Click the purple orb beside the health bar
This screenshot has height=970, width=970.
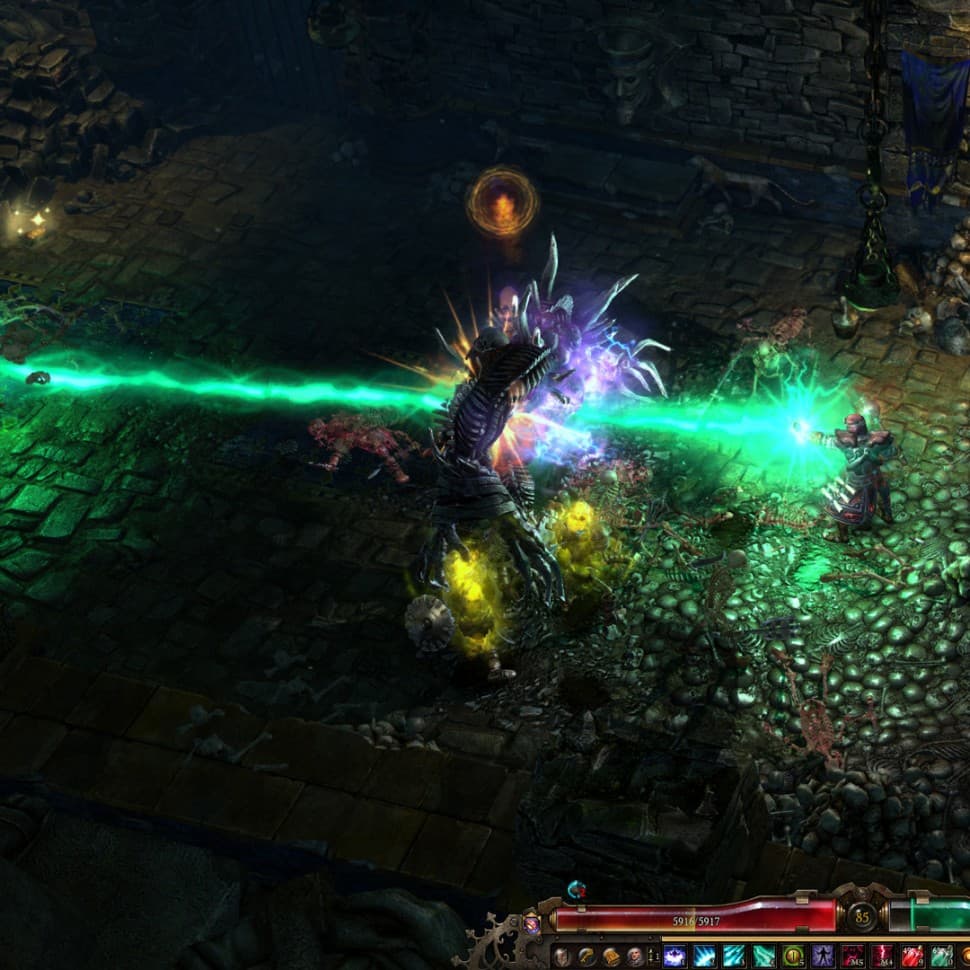[532, 925]
